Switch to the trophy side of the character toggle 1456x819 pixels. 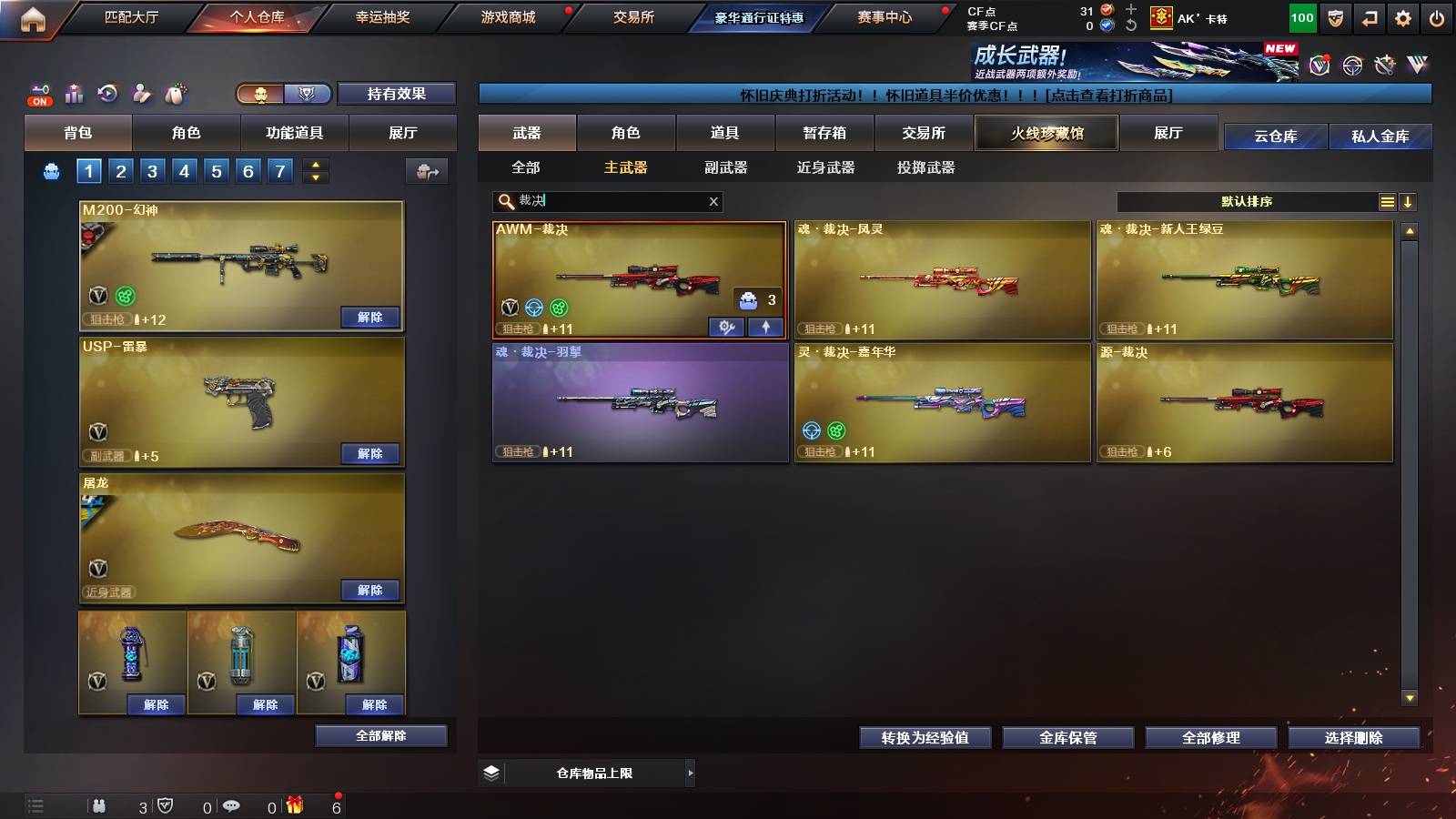pos(306,94)
